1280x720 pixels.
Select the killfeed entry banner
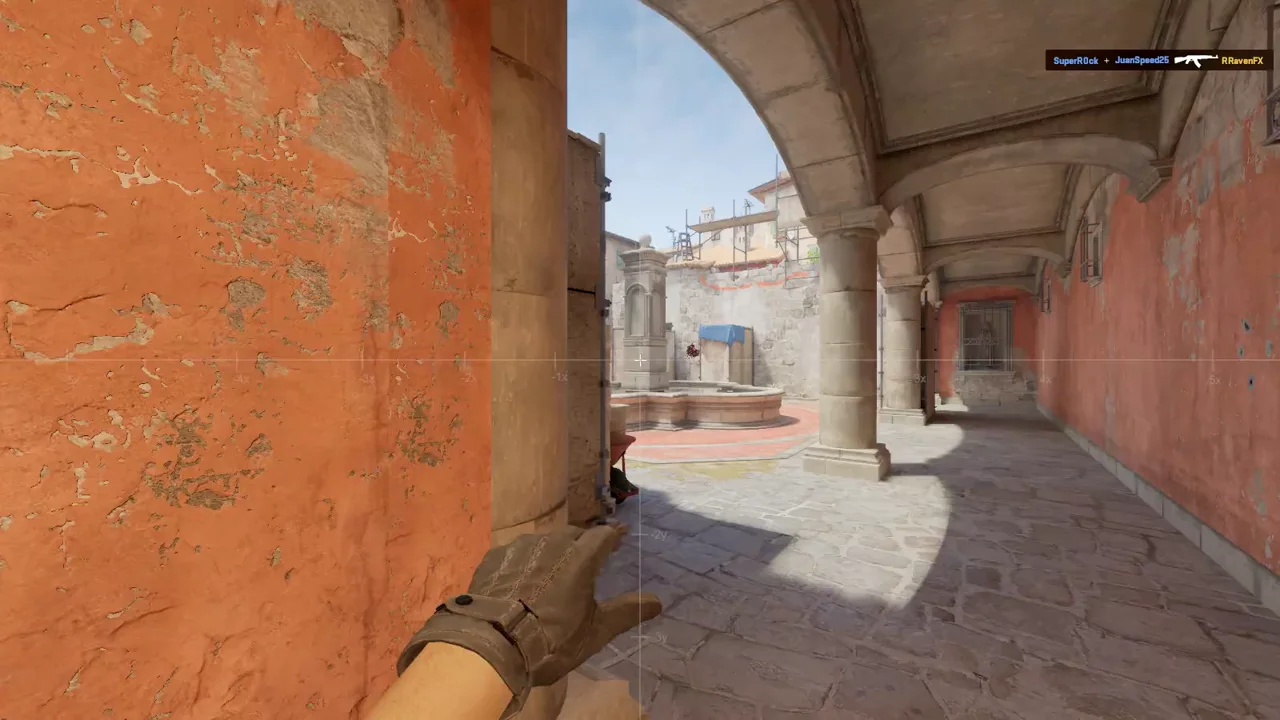(1160, 60)
